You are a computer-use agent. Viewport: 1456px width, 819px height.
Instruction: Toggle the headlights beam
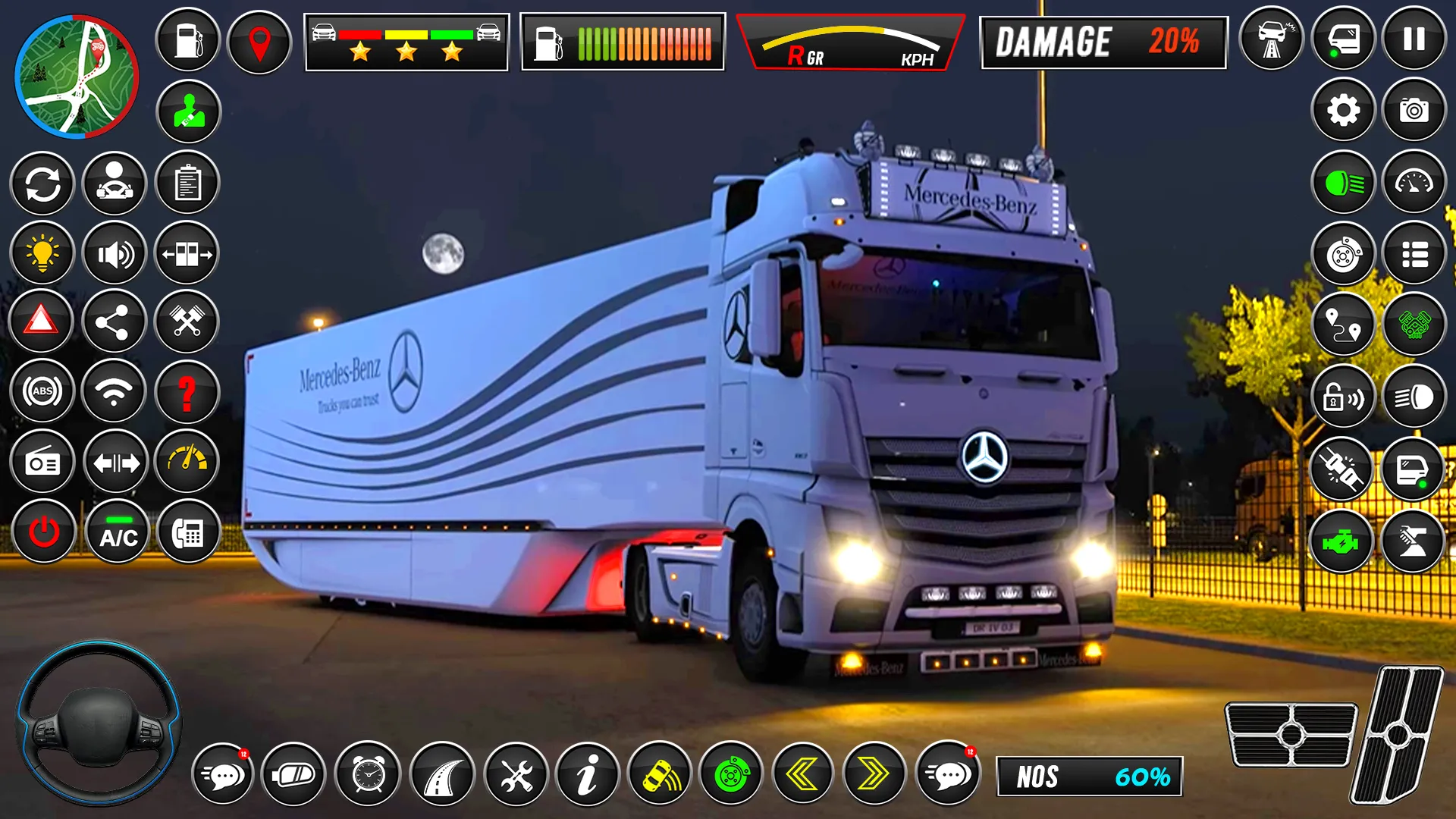[1343, 182]
